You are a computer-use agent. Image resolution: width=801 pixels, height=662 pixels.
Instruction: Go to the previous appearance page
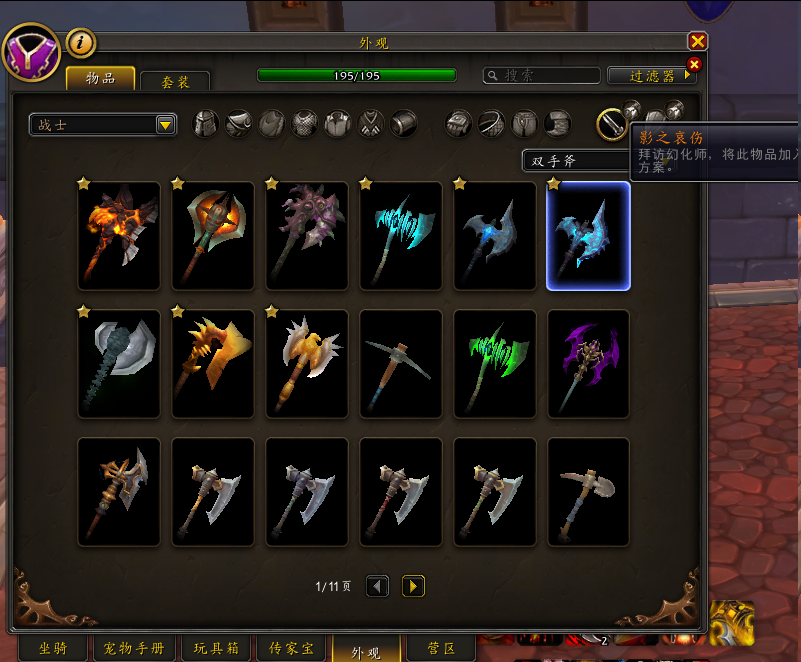pos(377,586)
